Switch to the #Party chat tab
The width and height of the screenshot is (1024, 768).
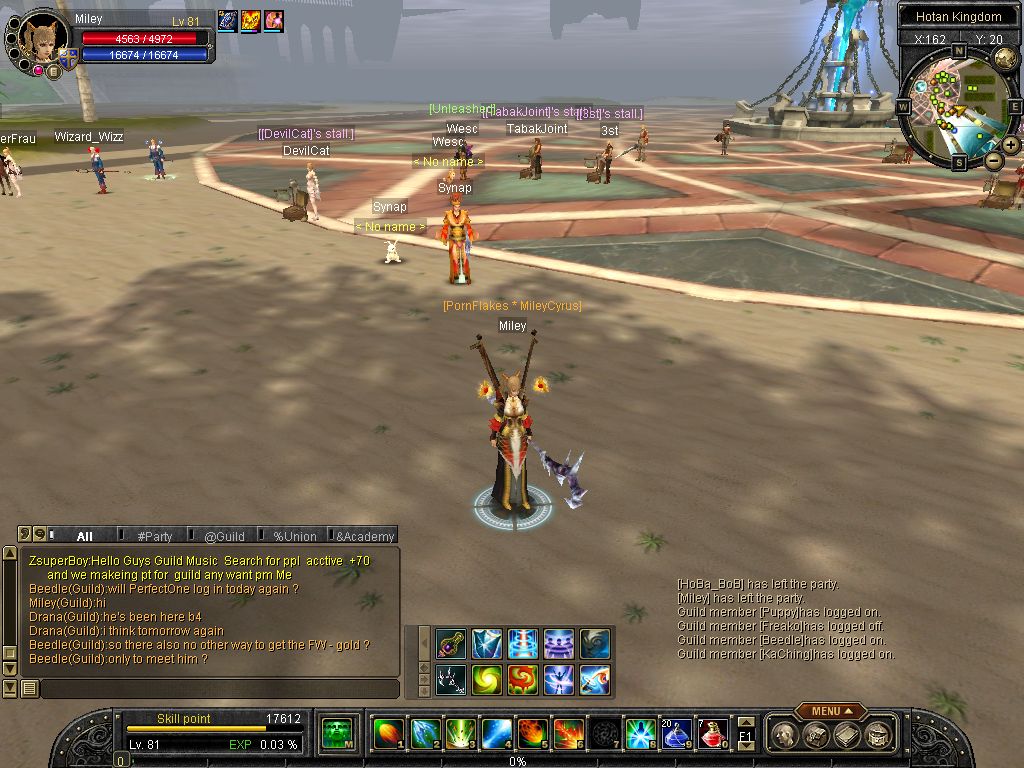[x=155, y=536]
